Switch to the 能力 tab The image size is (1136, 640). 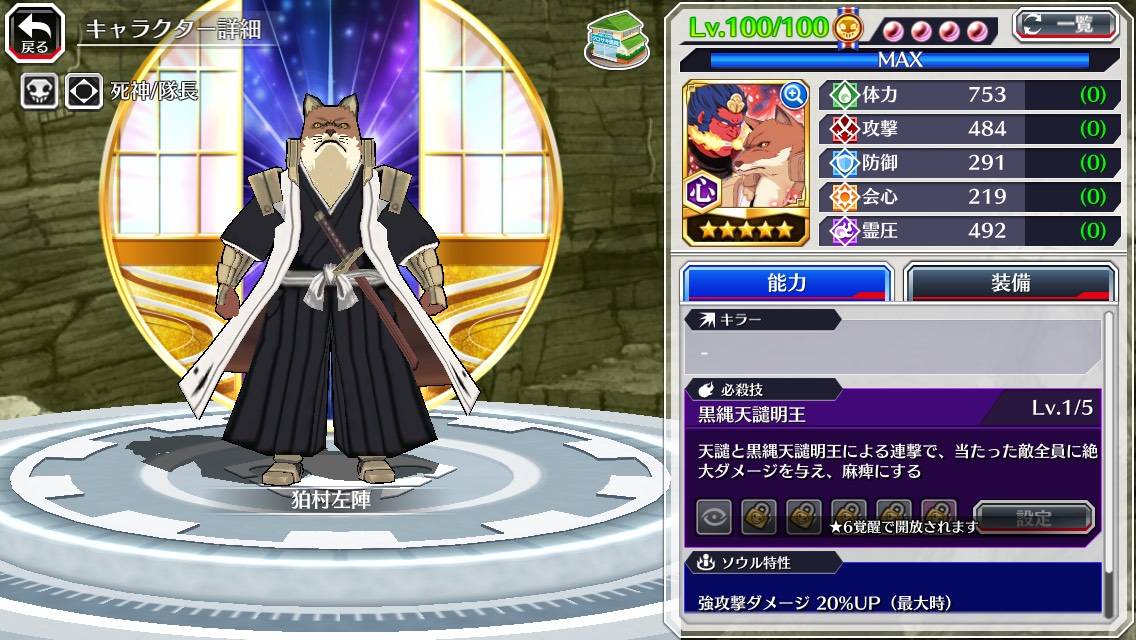786,283
